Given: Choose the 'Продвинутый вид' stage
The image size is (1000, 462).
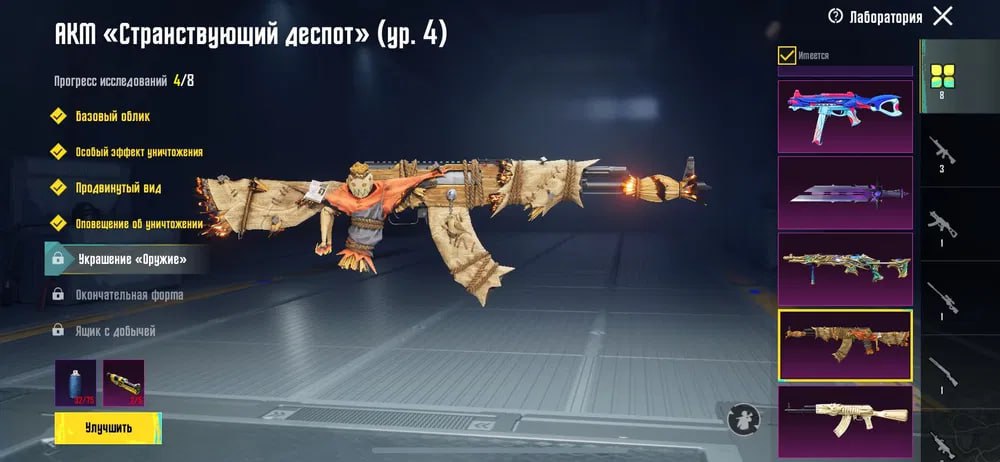Looking at the screenshot, I should [118, 188].
